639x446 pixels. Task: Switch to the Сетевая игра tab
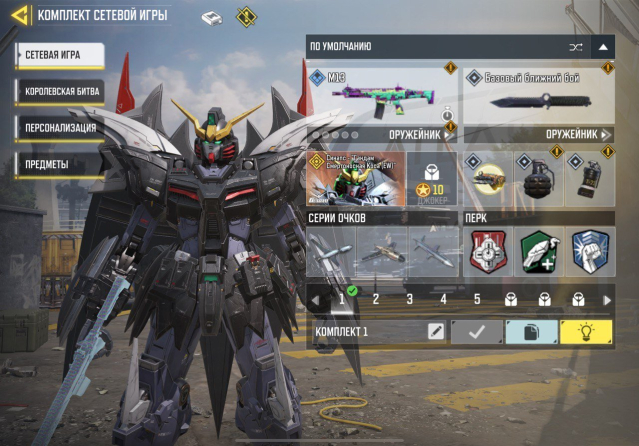click(x=60, y=55)
